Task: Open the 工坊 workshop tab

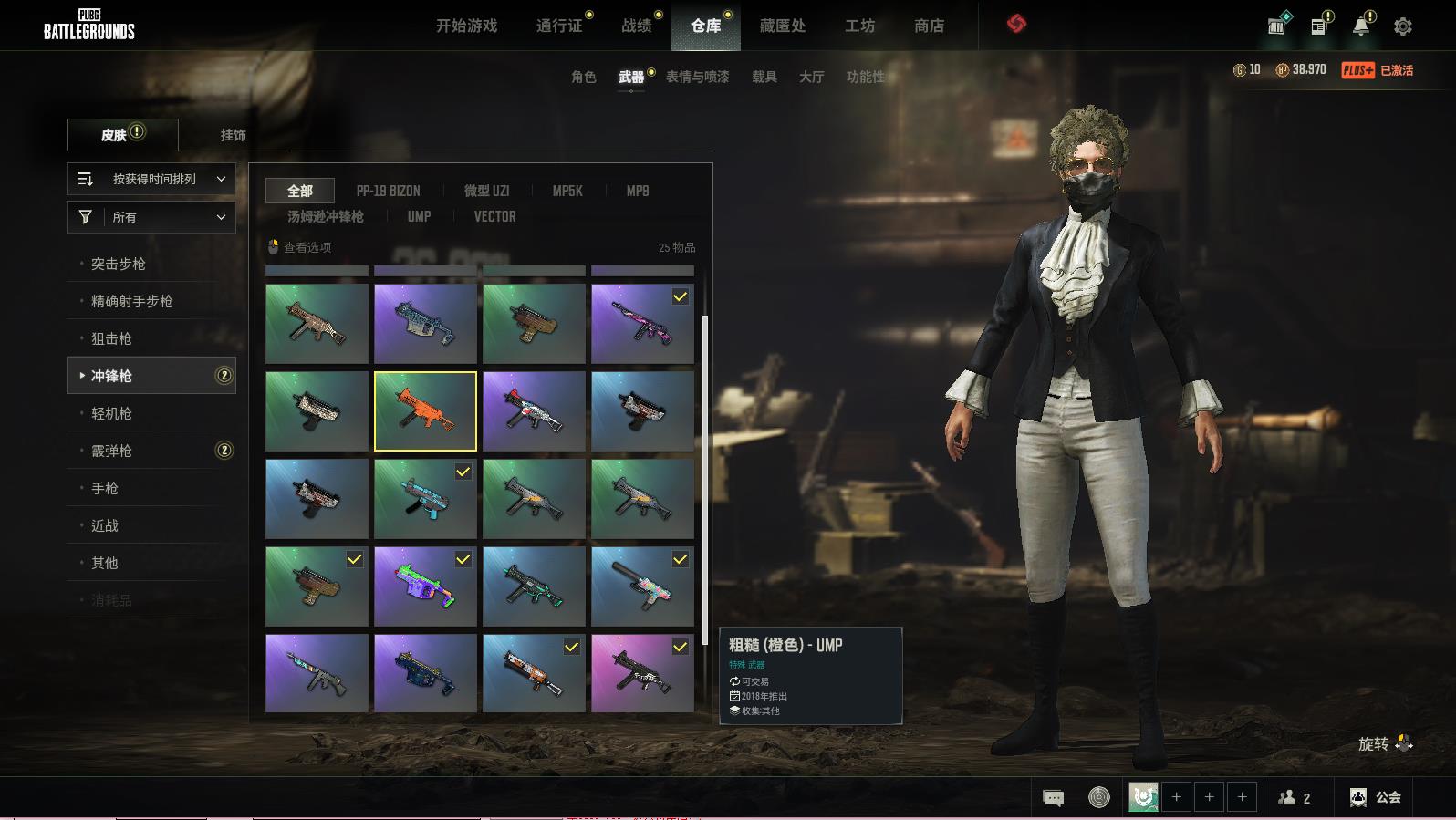Action: click(x=859, y=26)
